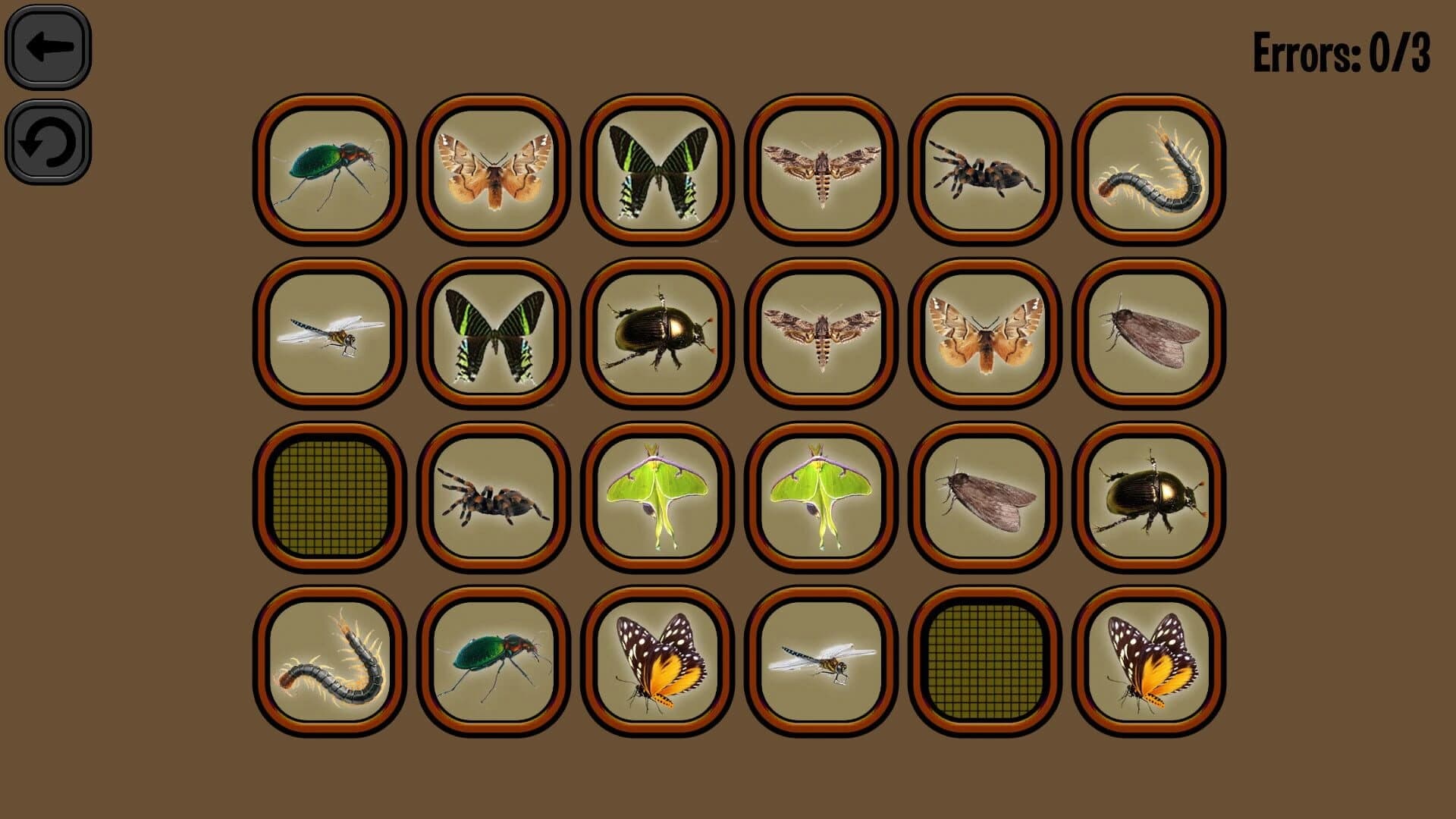The width and height of the screenshot is (1456, 819).
Task: Click the back arrow navigation button
Action: pos(47,47)
